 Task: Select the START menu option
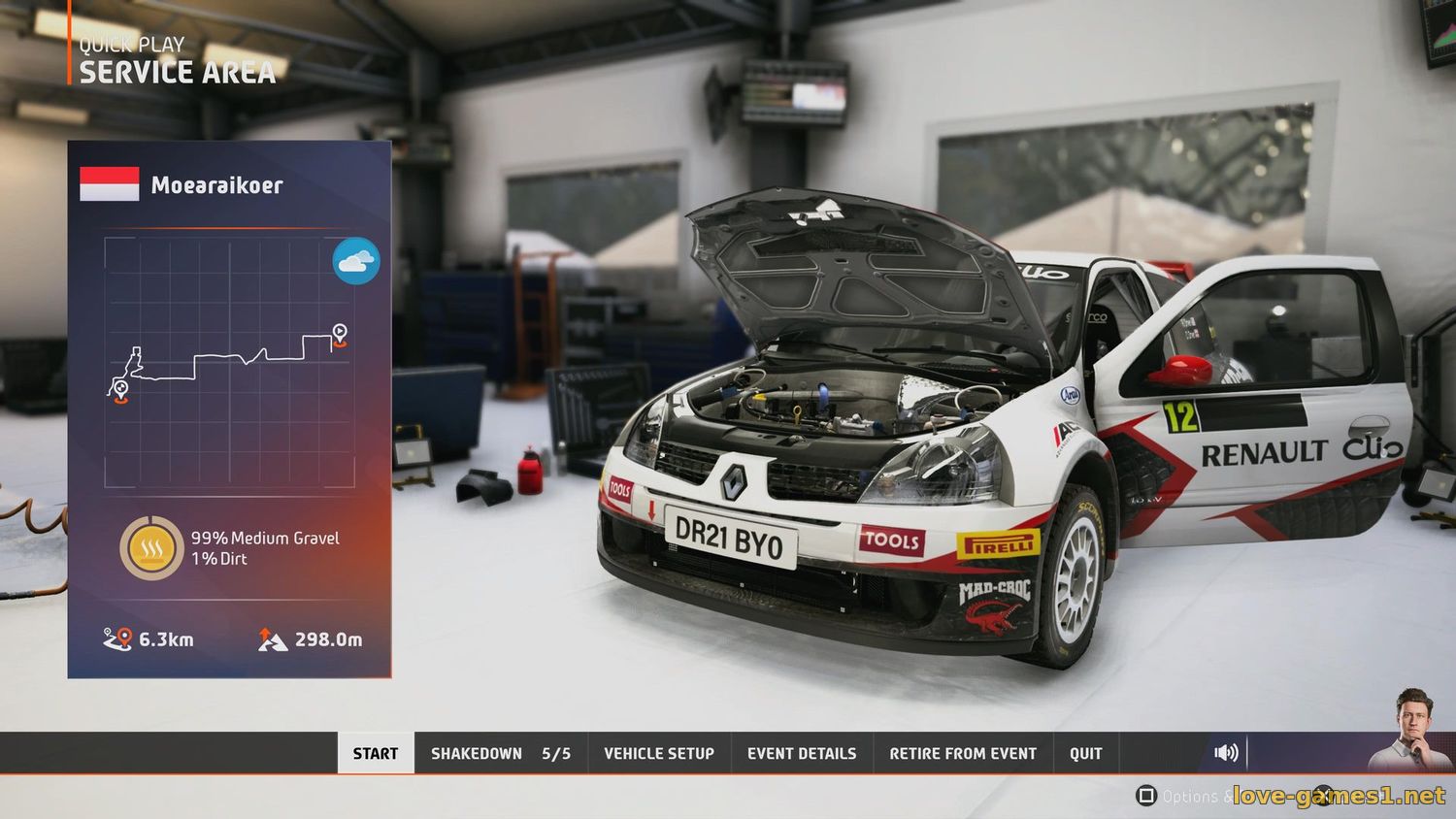[x=376, y=753]
